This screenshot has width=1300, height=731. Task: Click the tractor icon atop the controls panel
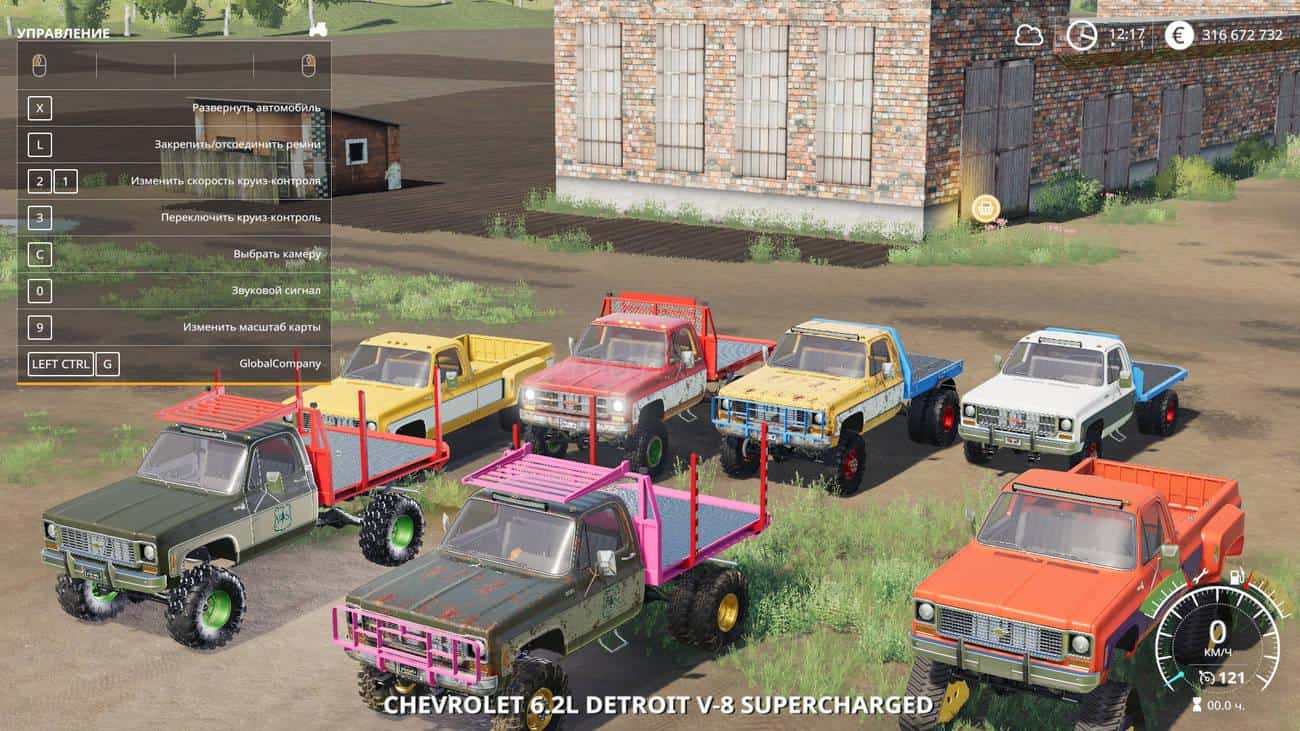pyautogui.click(x=318, y=30)
